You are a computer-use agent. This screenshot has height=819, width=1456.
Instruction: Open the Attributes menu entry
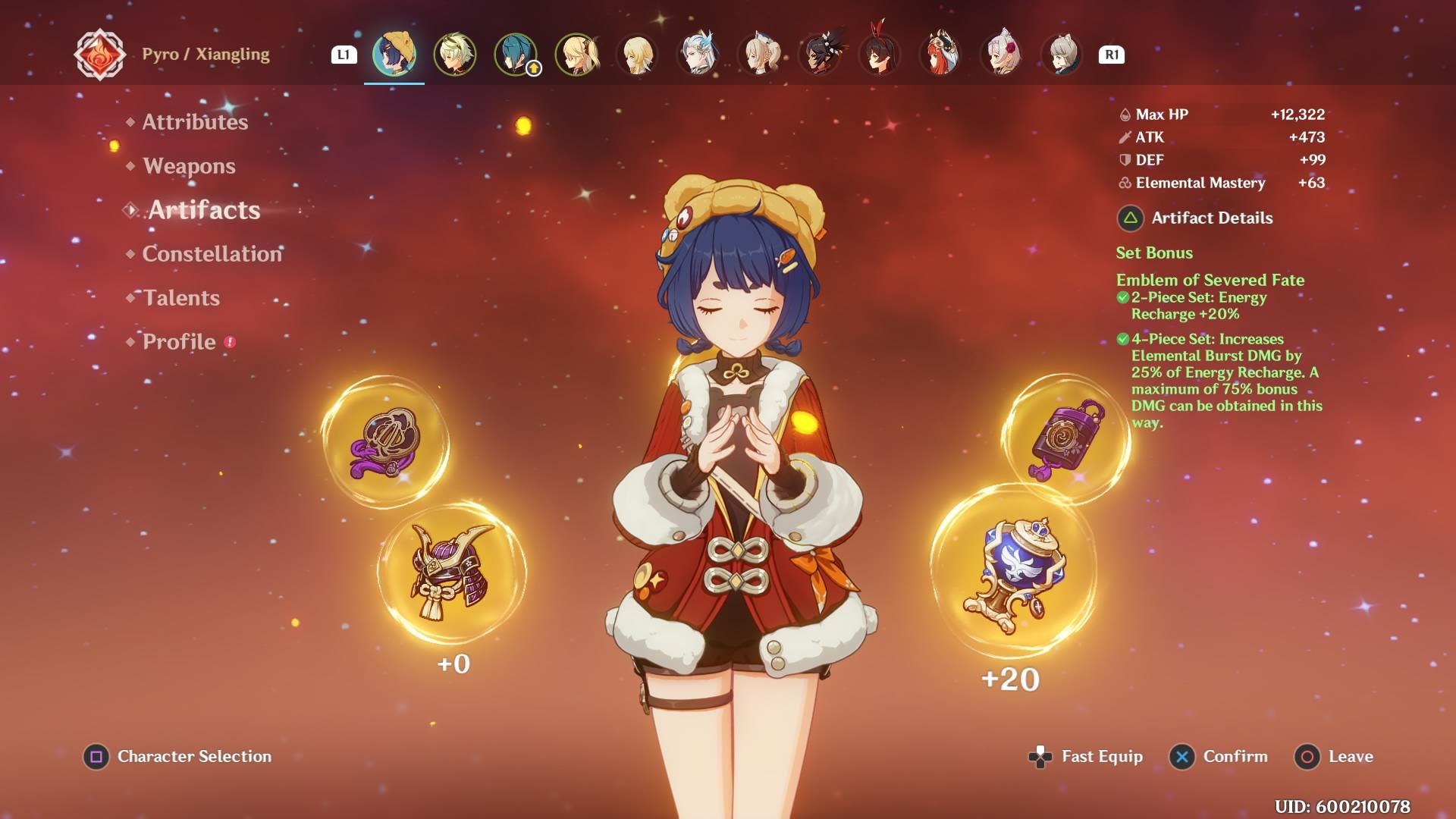[195, 122]
